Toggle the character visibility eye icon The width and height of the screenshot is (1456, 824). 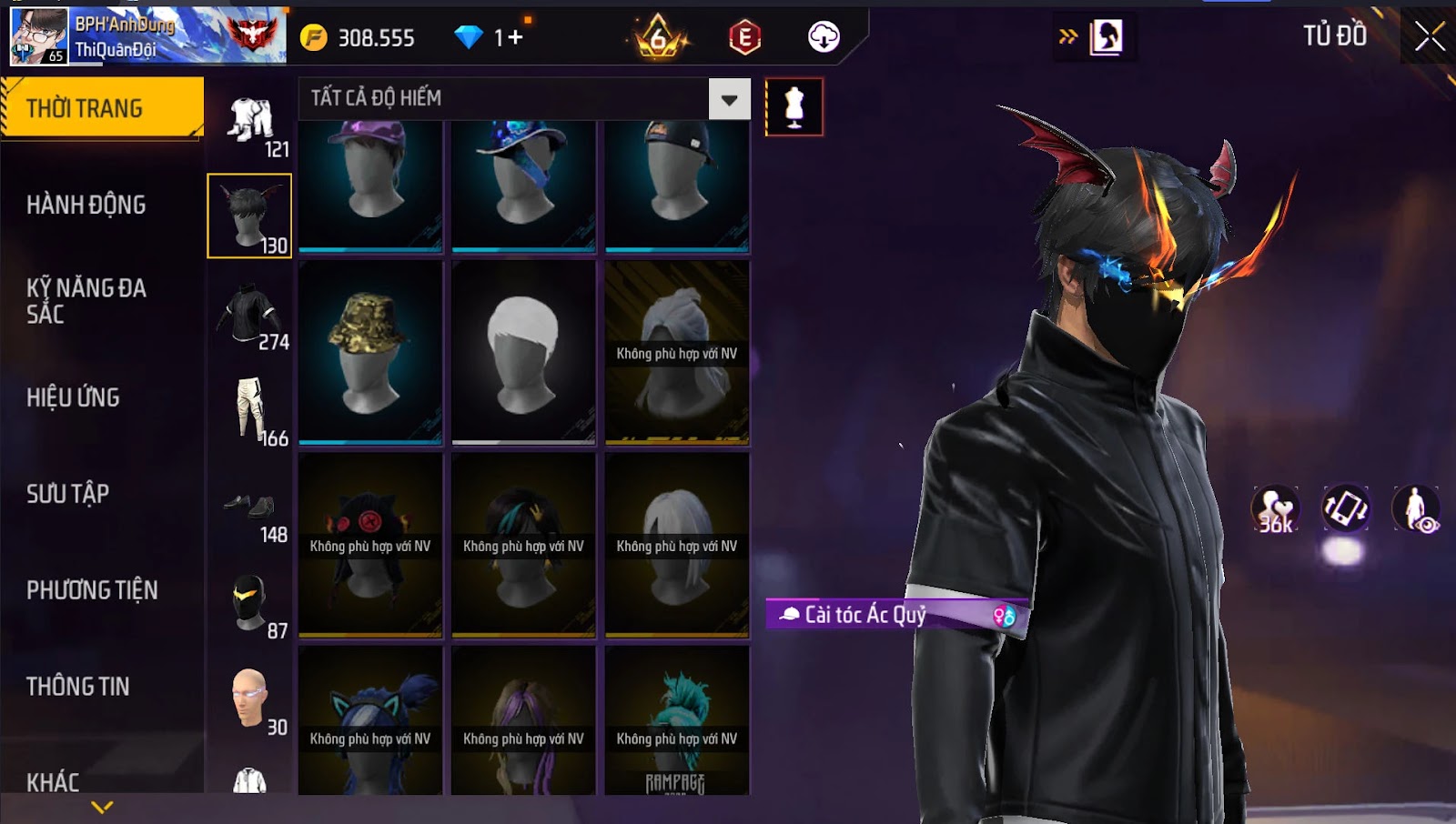pyautogui.click(x=1416, y=508)
